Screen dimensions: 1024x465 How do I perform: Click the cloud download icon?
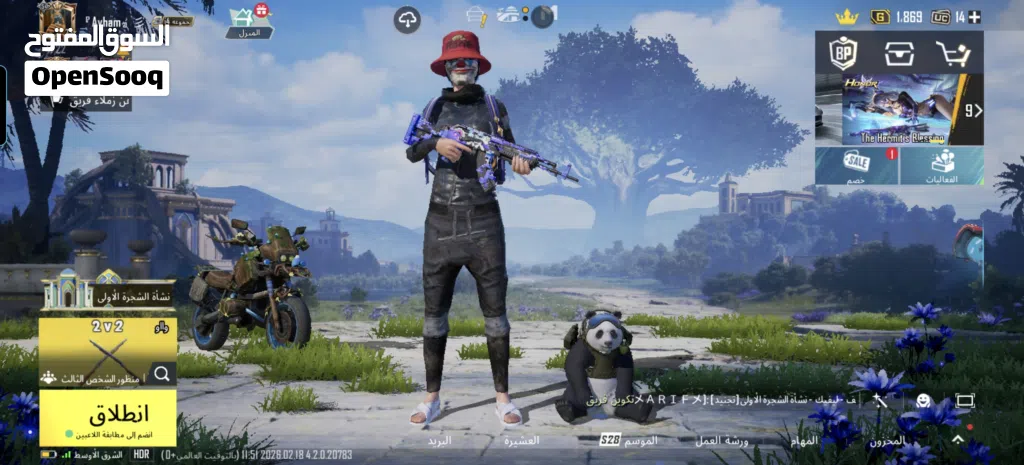tap(407, 19)
